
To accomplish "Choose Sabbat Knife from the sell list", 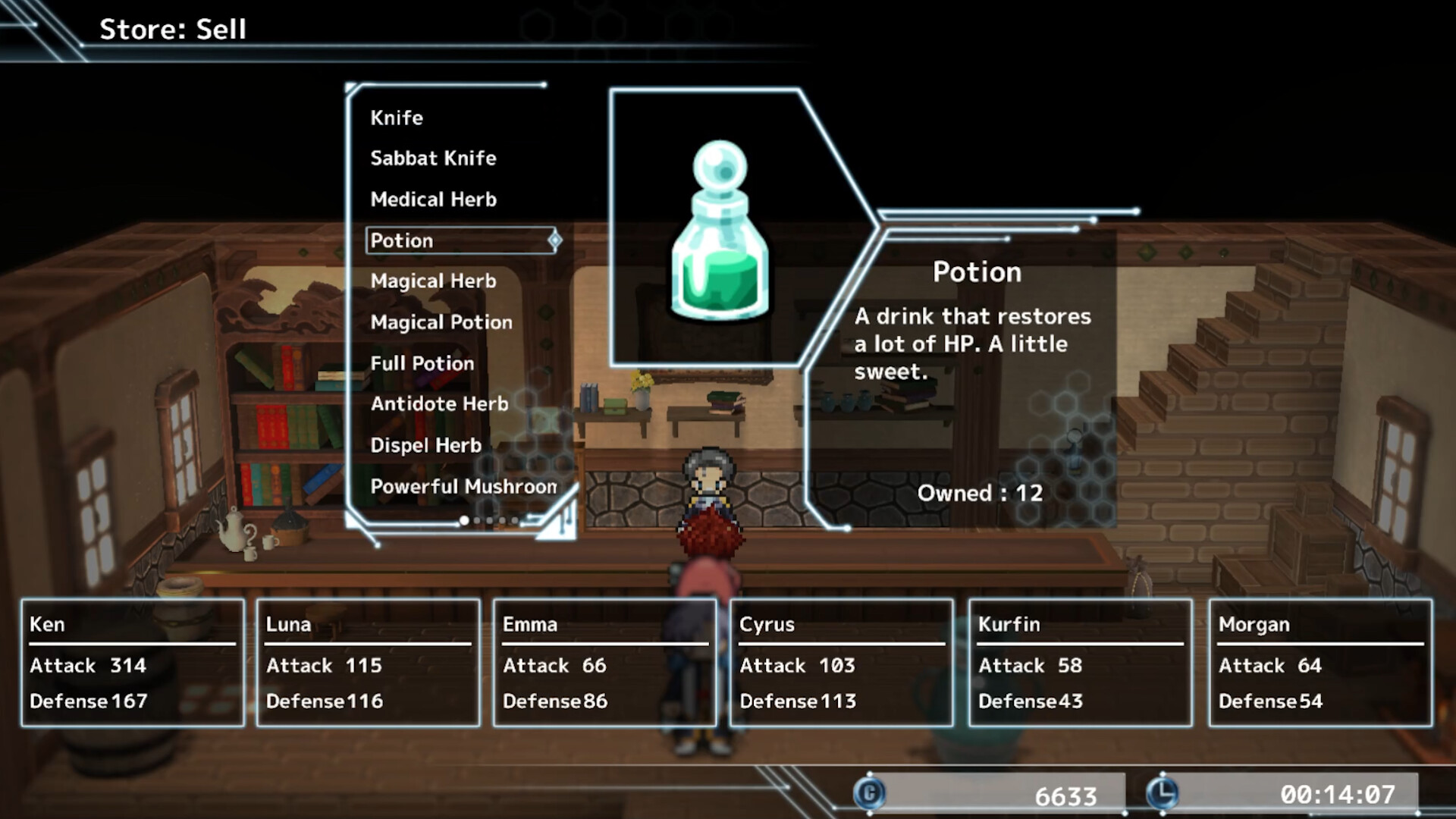I will [433, 158].
